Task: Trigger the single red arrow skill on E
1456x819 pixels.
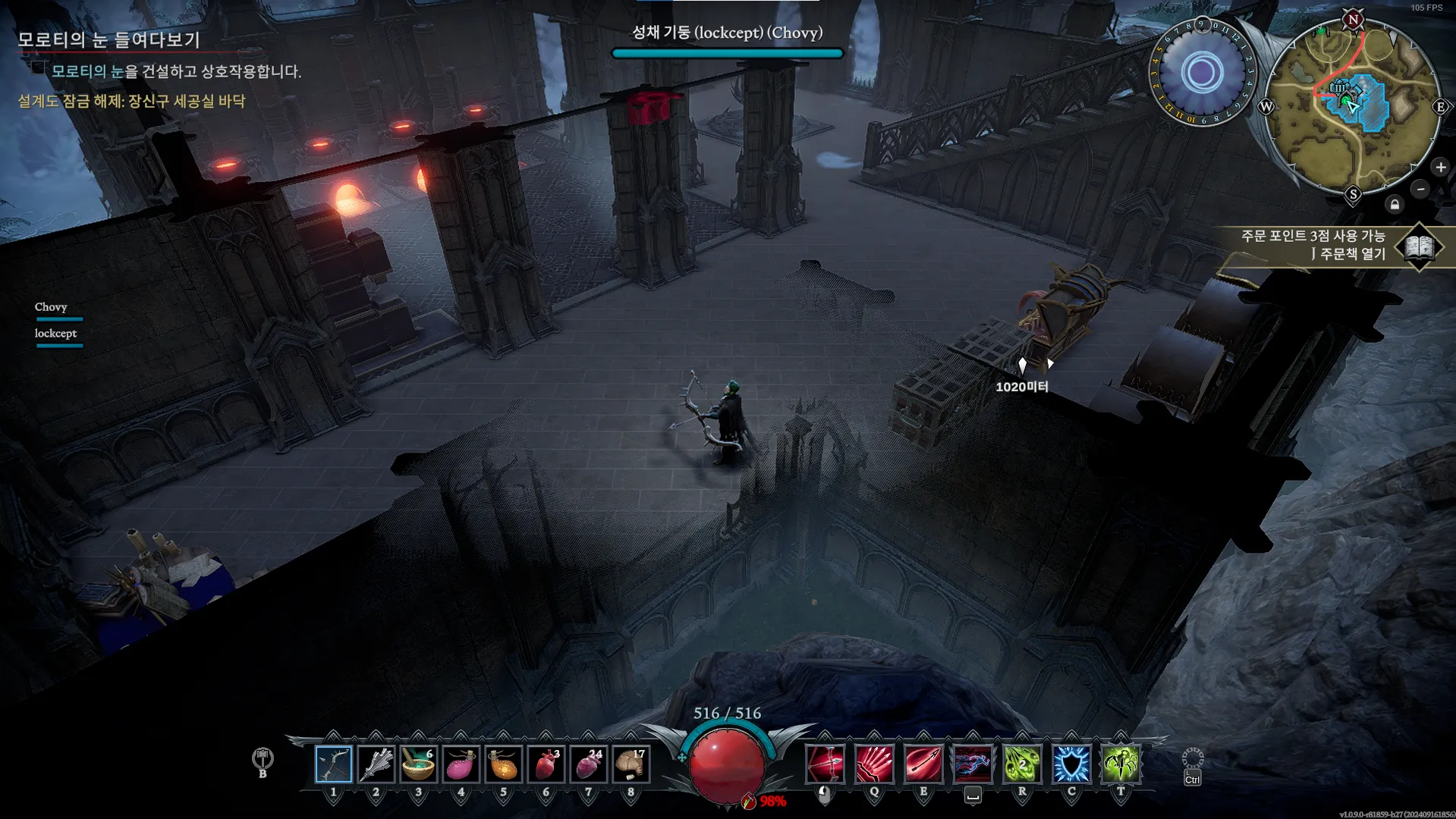Action: pyautogui.click(x=923, y=764)
